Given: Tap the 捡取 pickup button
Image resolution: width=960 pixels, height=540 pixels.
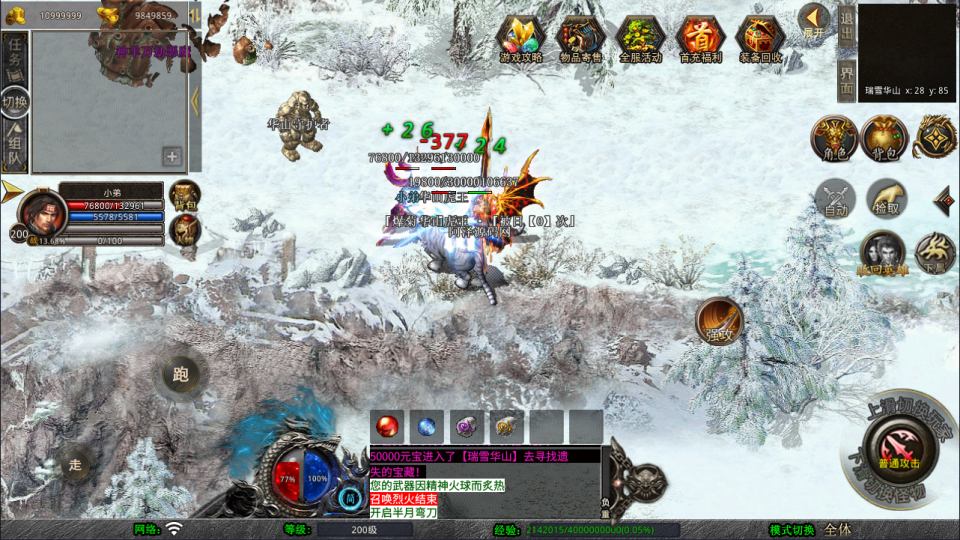Looking at the screenshot, I should click(886, 197).
